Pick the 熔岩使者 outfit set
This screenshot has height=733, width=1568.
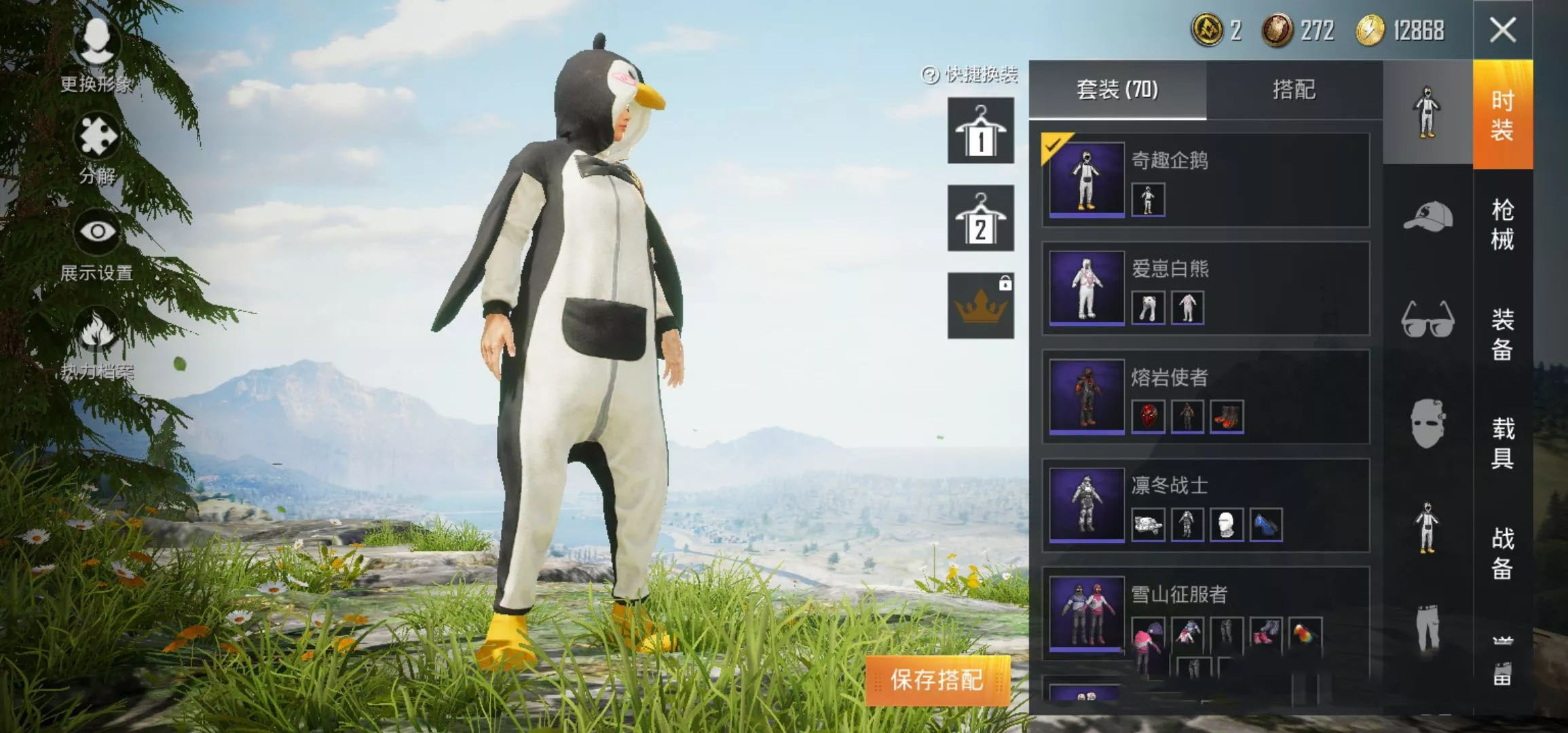[x=1206, y=397]
